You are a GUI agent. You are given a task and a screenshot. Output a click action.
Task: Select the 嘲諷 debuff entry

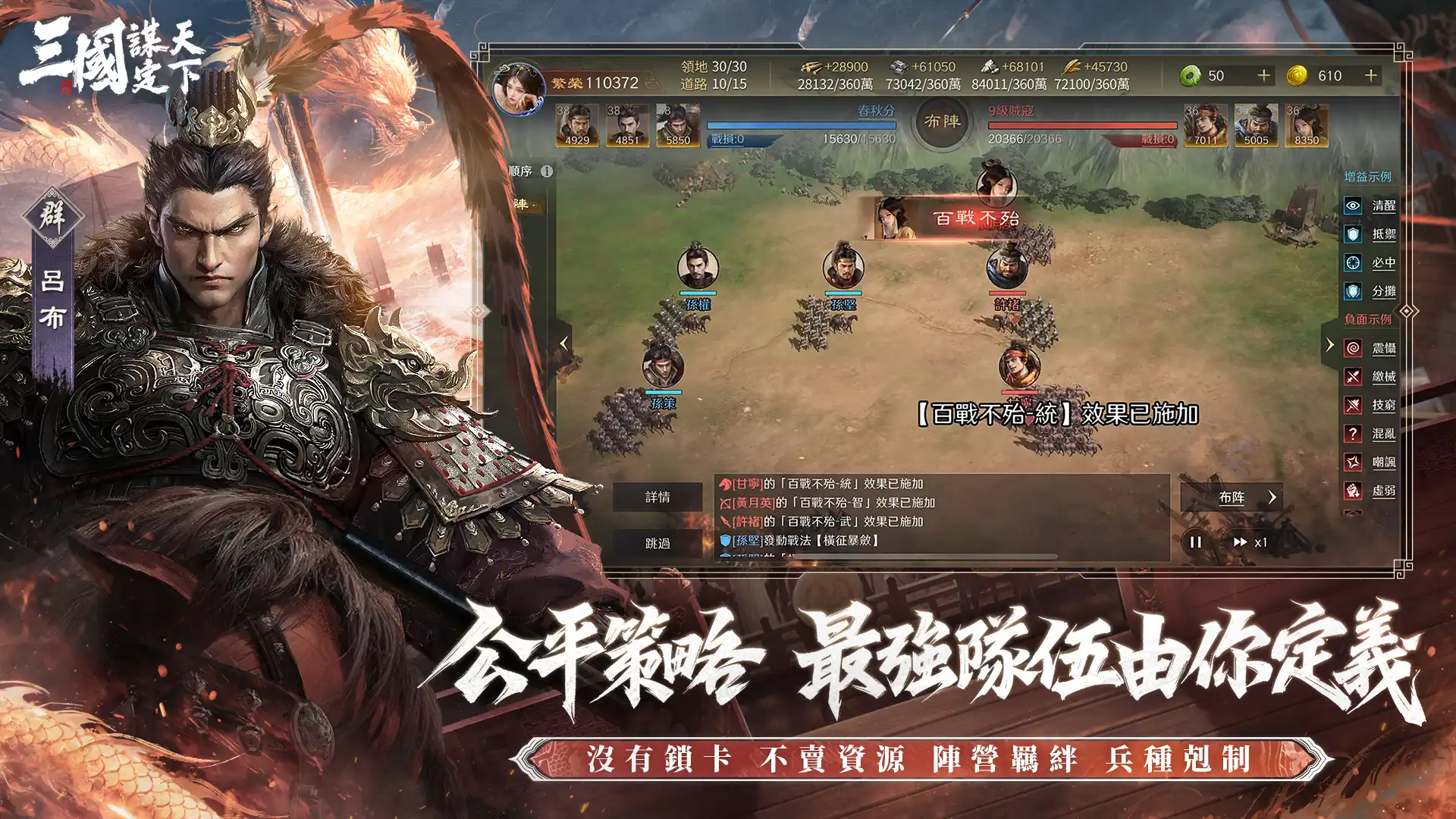(x=1370, y=462)
